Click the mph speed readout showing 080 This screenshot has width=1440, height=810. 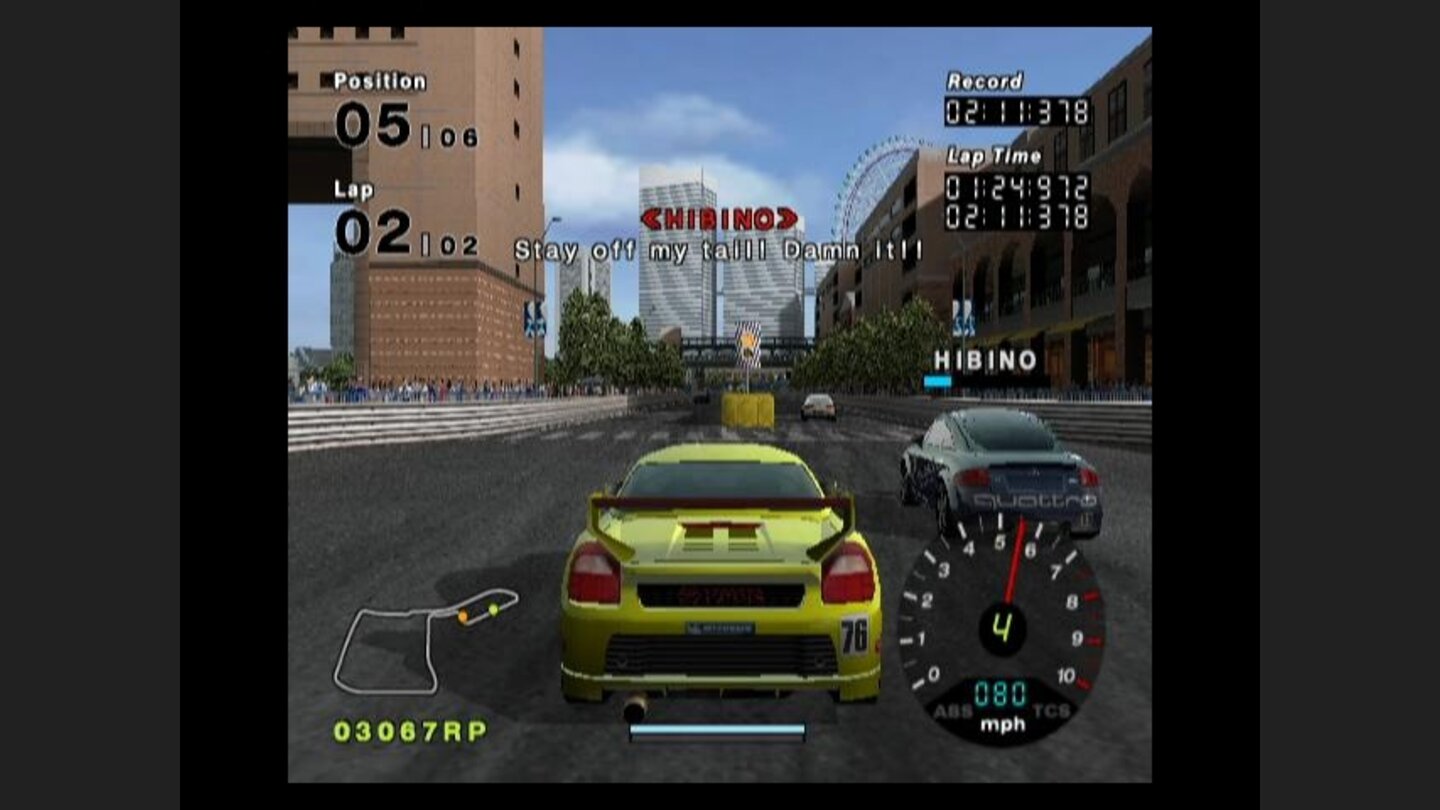coord(1003,692)
